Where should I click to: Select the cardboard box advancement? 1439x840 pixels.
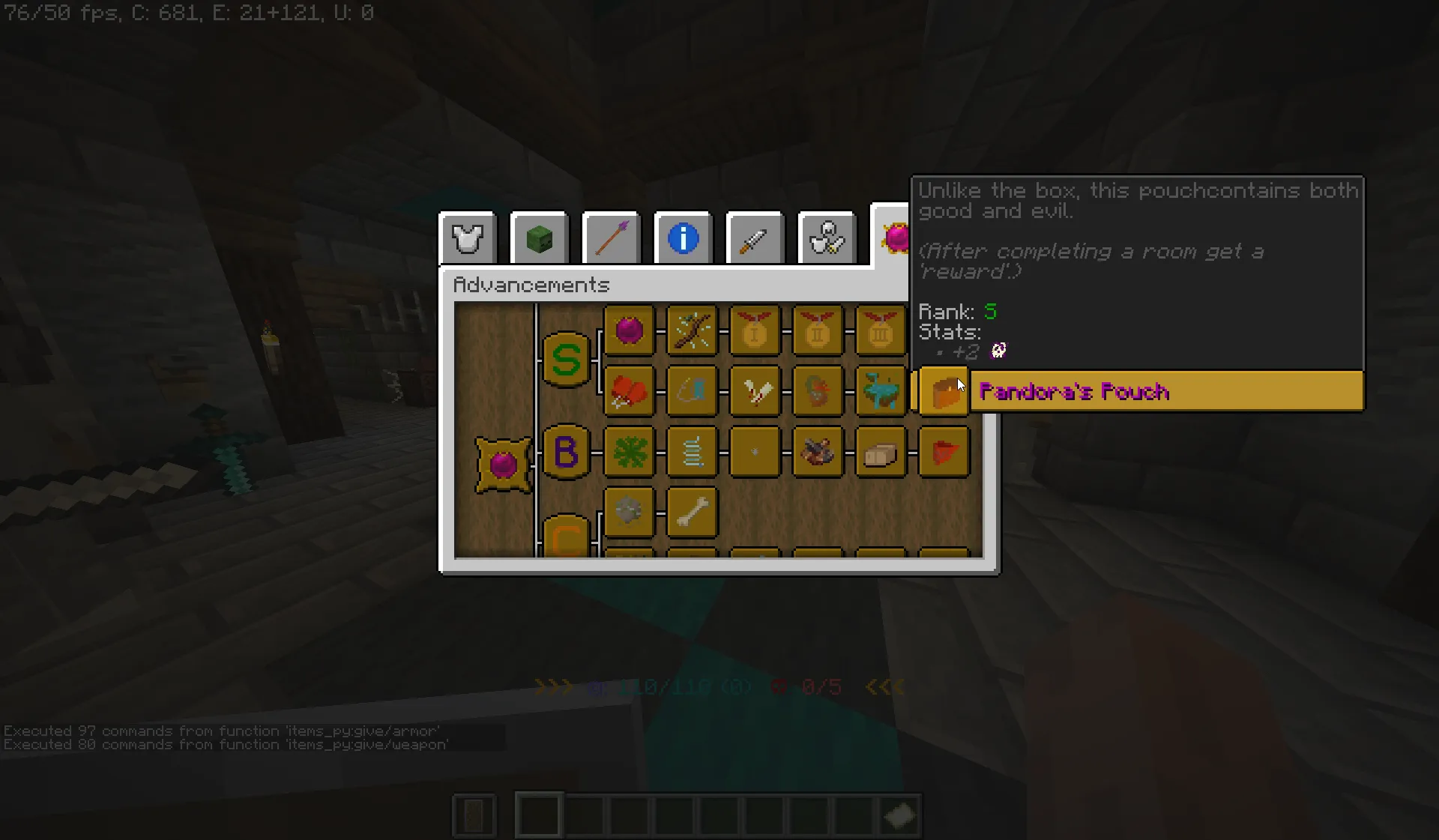[881, 452]
